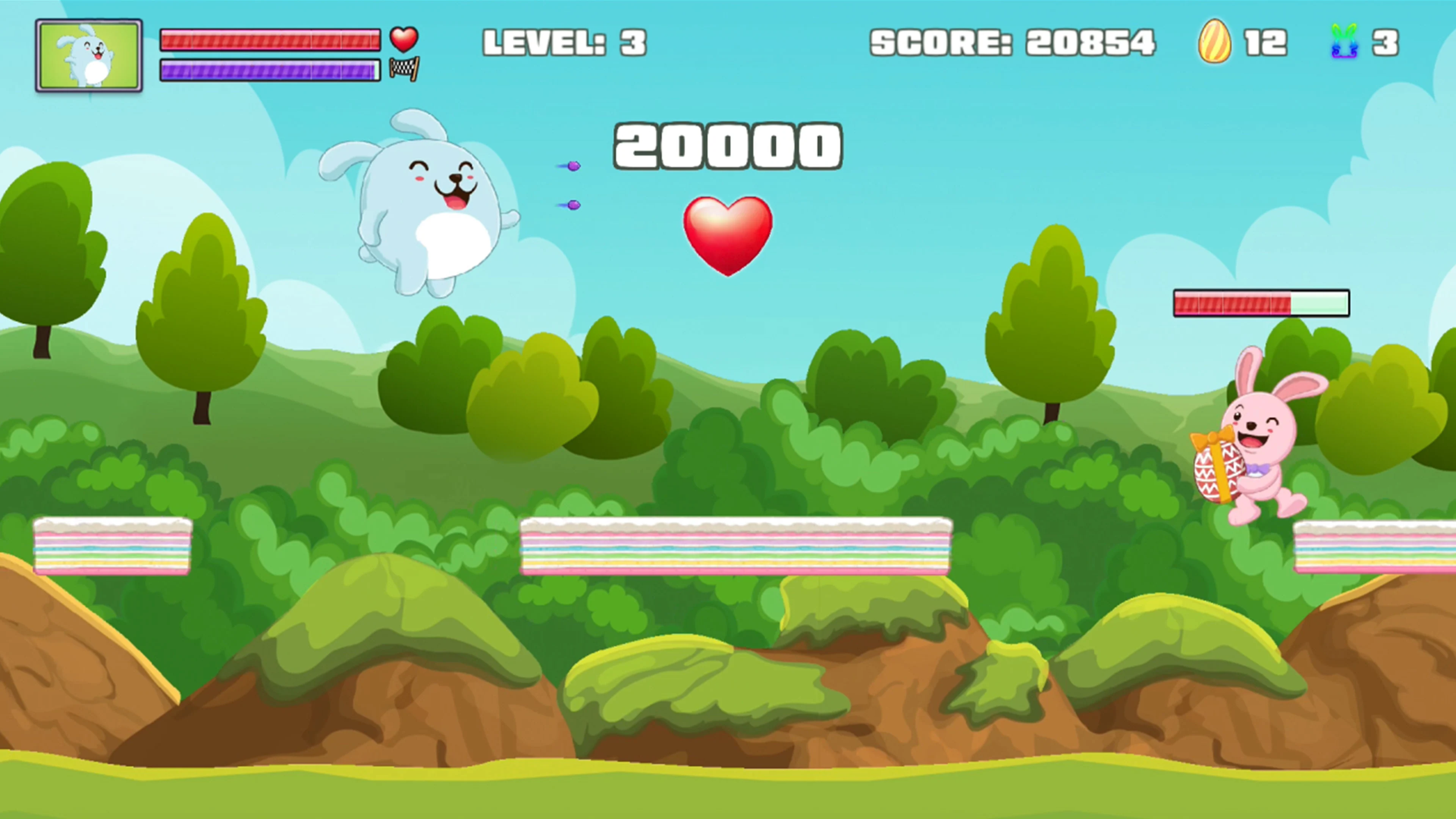The height and width of the screenshot is (819, 1456).
Task: Click the center striped cake platform
Action: 735,551
